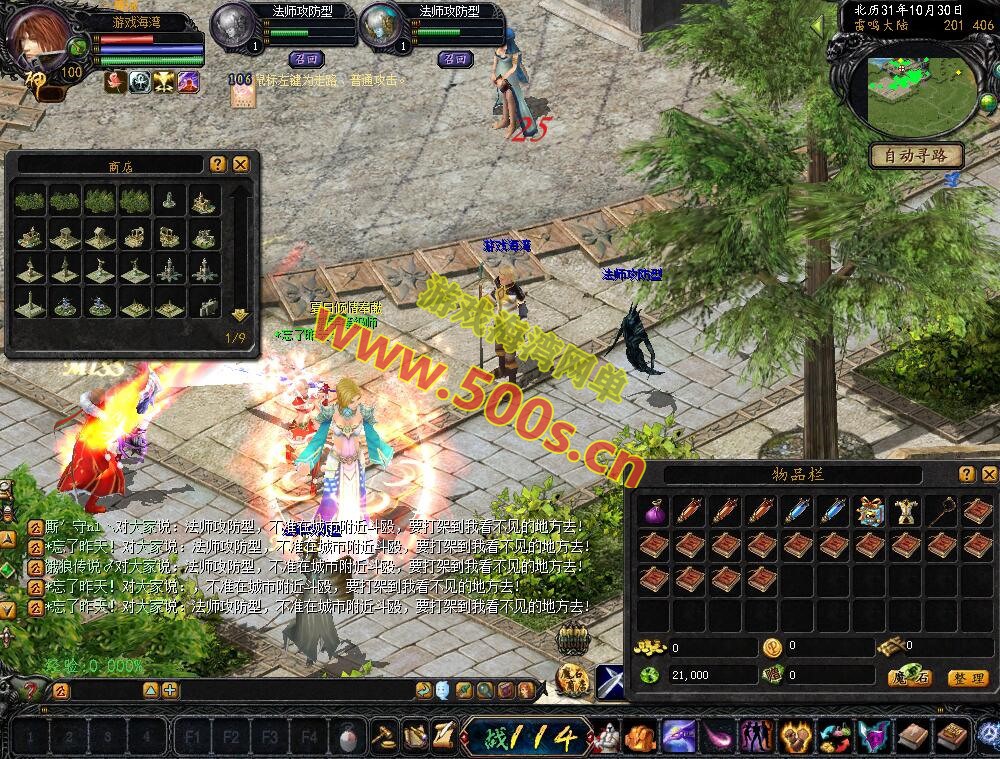The height and width of the screenshot is (759, 1000).
Task: Select the purple pouch in the inventory
Action: point(654,511)
